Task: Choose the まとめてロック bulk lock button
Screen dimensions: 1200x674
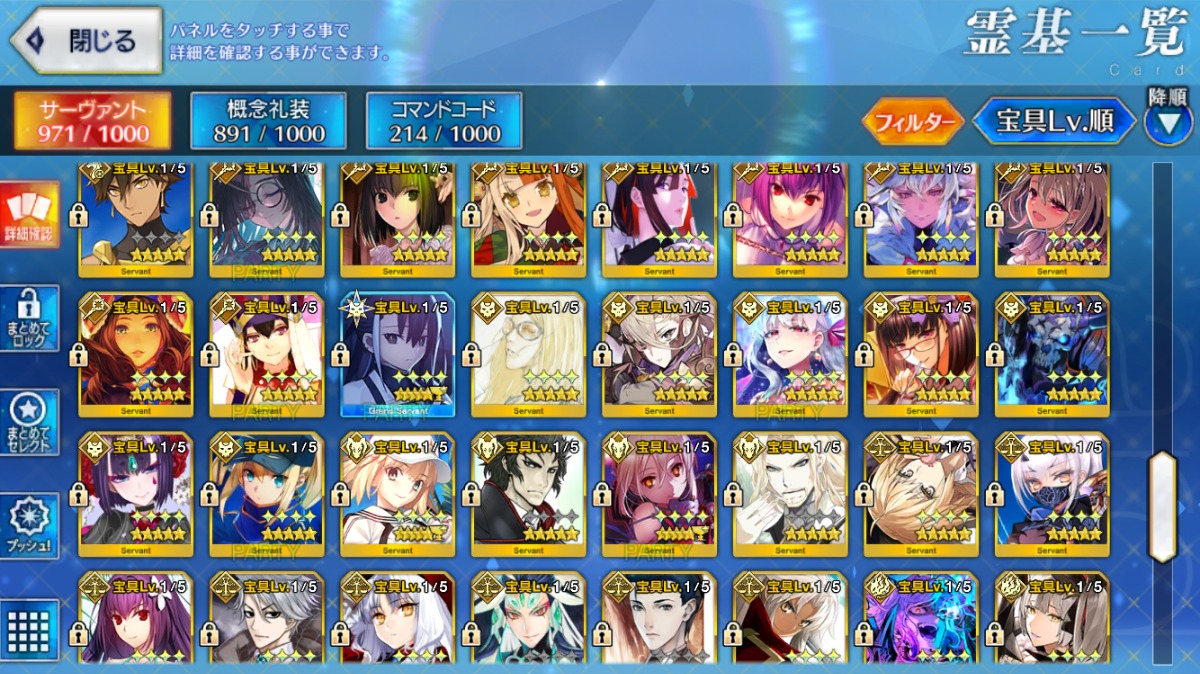Action: coord(29,318)
